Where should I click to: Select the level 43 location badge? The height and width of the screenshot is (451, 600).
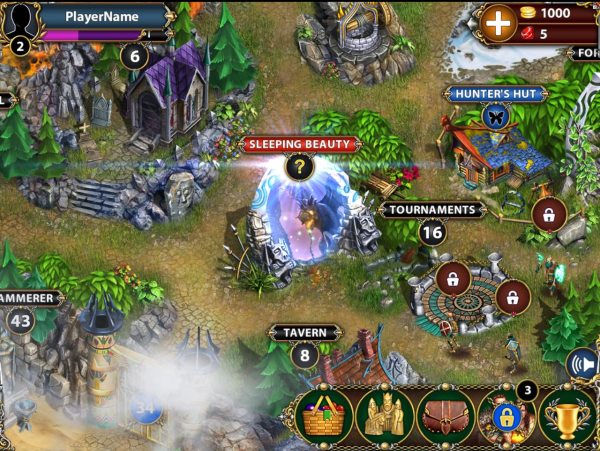point(20,320)
